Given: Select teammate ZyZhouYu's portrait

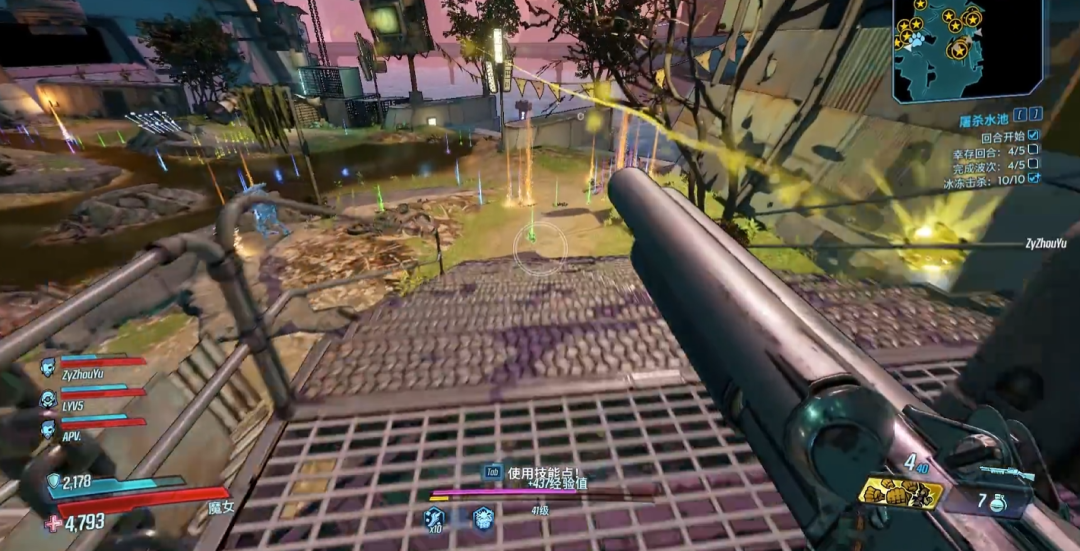Looking at the screenshot, I should point(47,367).
